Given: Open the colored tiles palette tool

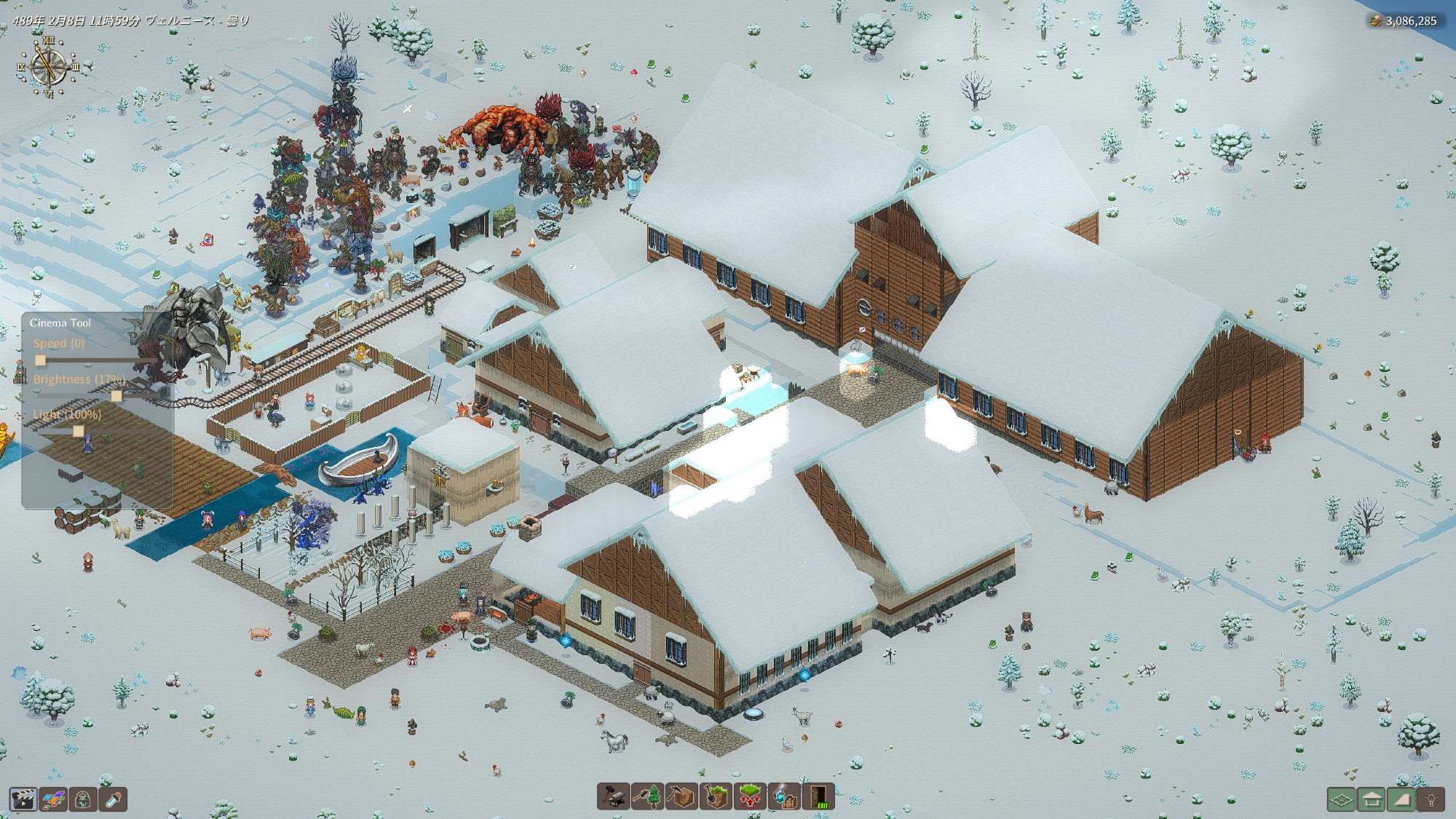Looking at the screenshot, I should point(53,799).
